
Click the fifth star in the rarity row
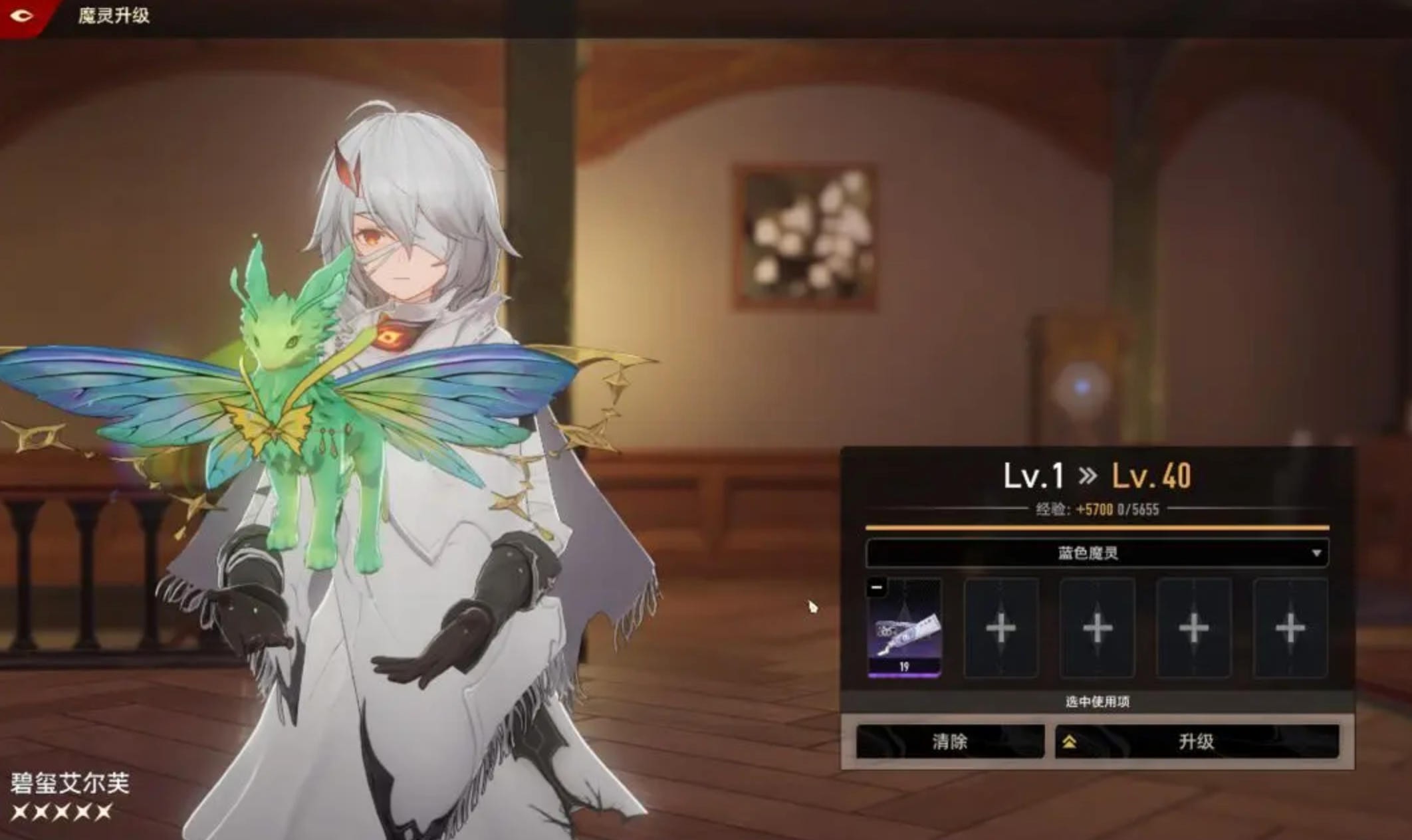[102, 812]
